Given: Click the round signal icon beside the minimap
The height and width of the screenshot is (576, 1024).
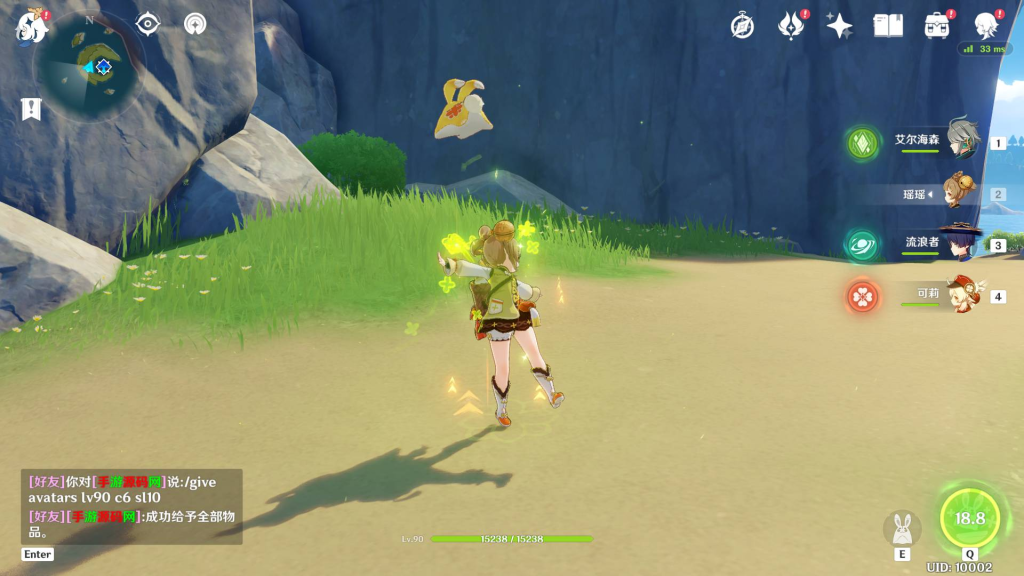Looking at the screenshot, I should click(195, 23).
